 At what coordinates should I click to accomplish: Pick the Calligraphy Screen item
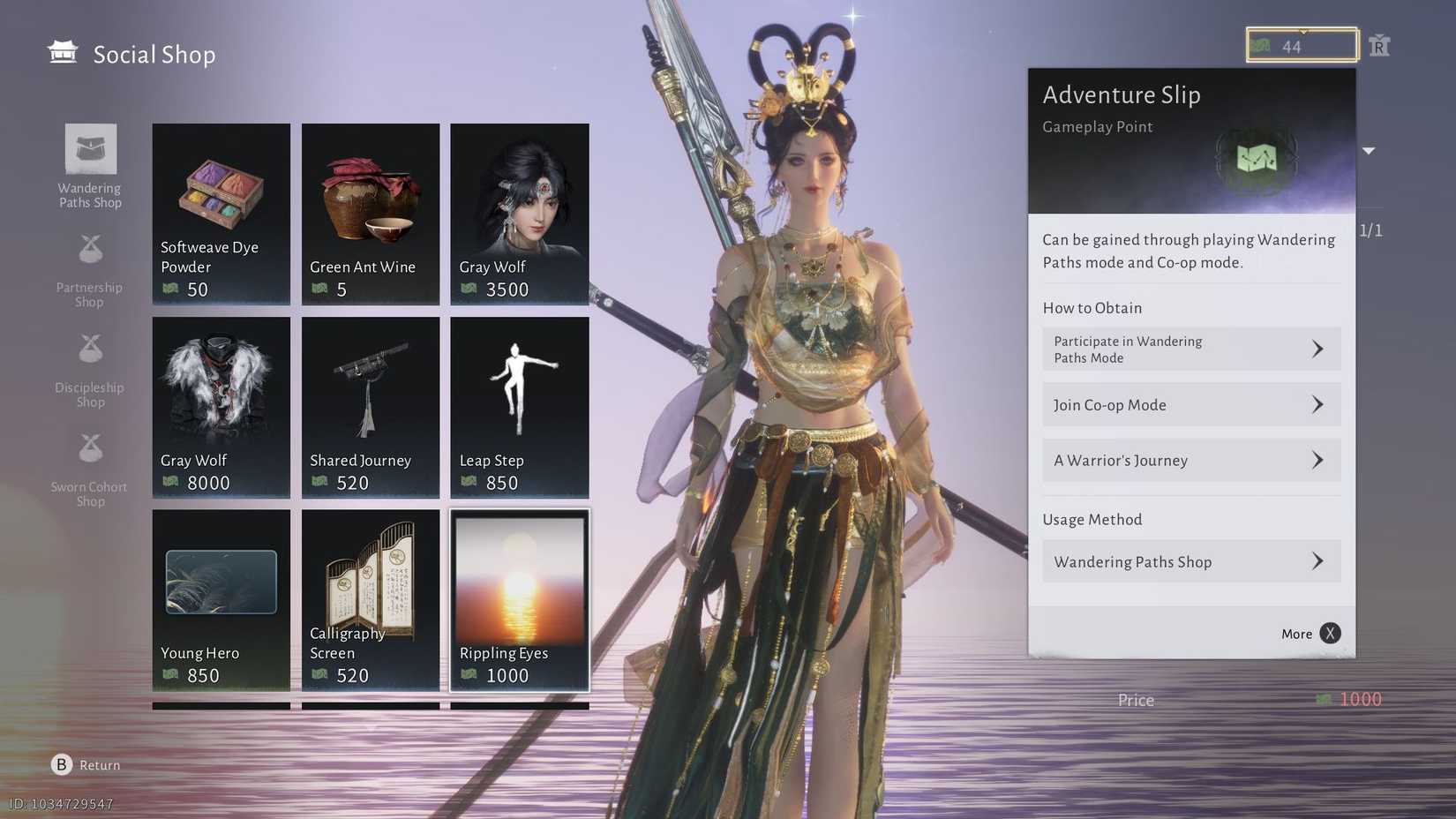tap(371, 599)
